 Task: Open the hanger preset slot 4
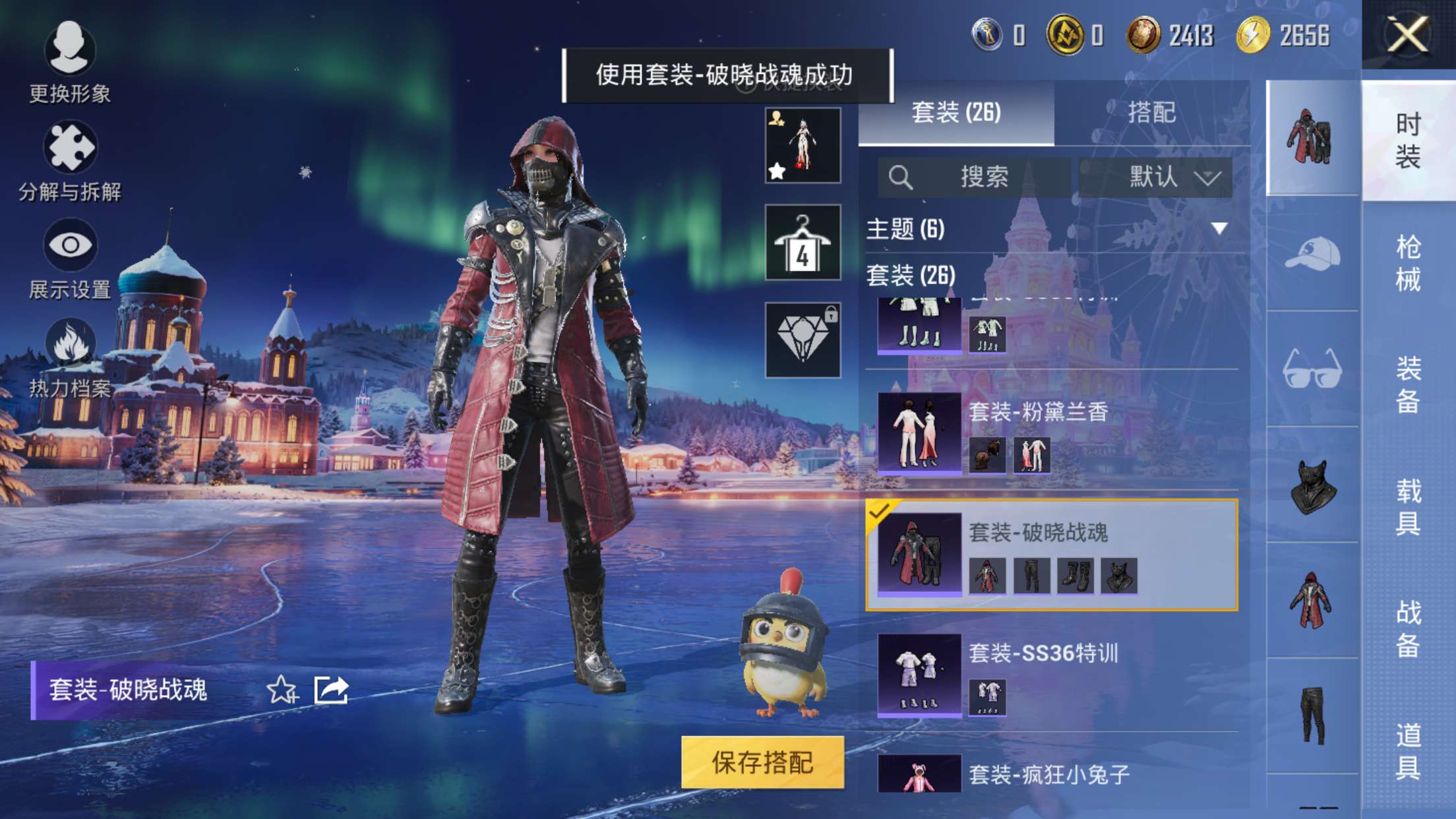pyautogui.click(x=803, y=243)
